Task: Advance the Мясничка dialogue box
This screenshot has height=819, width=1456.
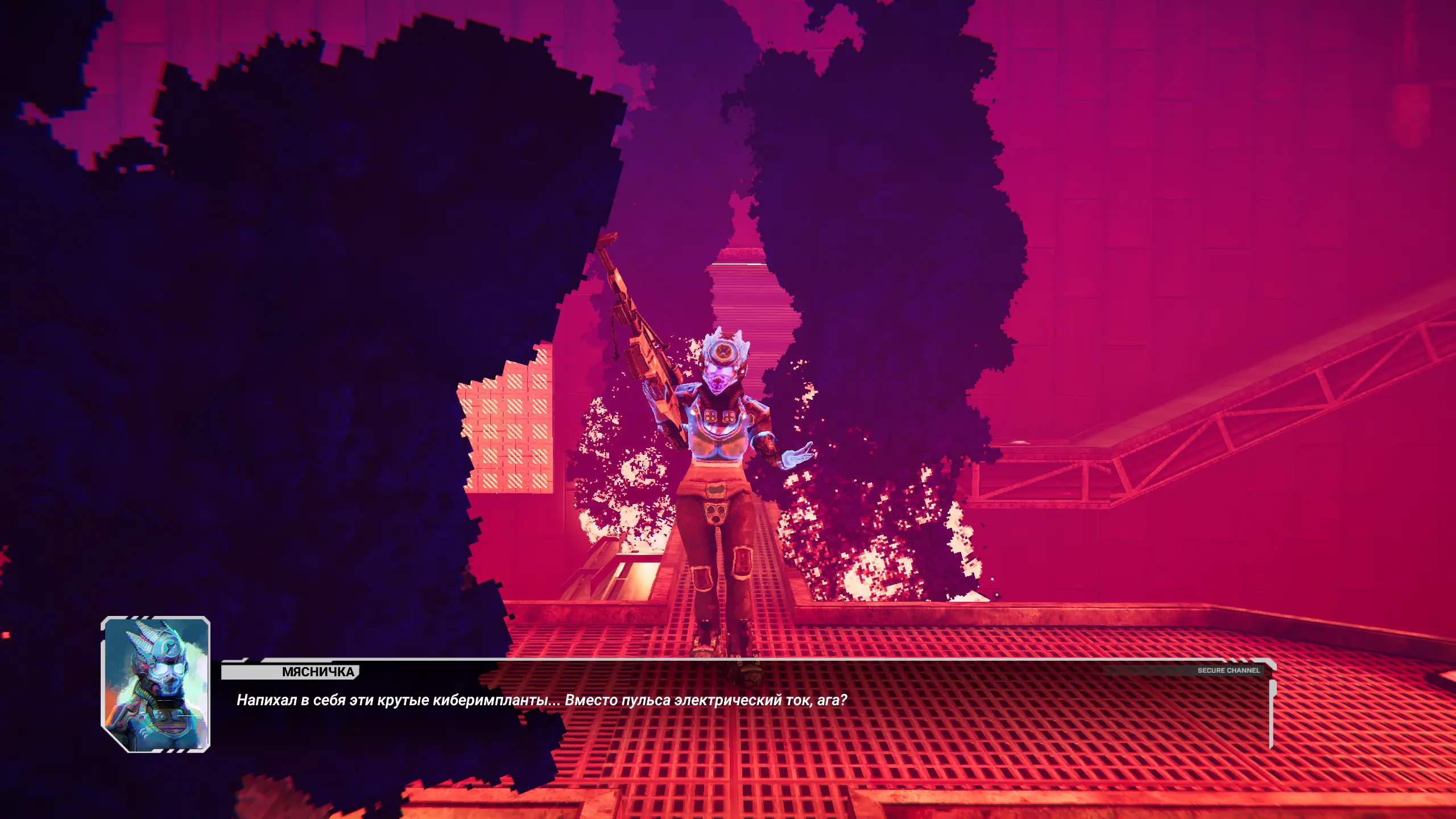Action: tap(745, 705)
